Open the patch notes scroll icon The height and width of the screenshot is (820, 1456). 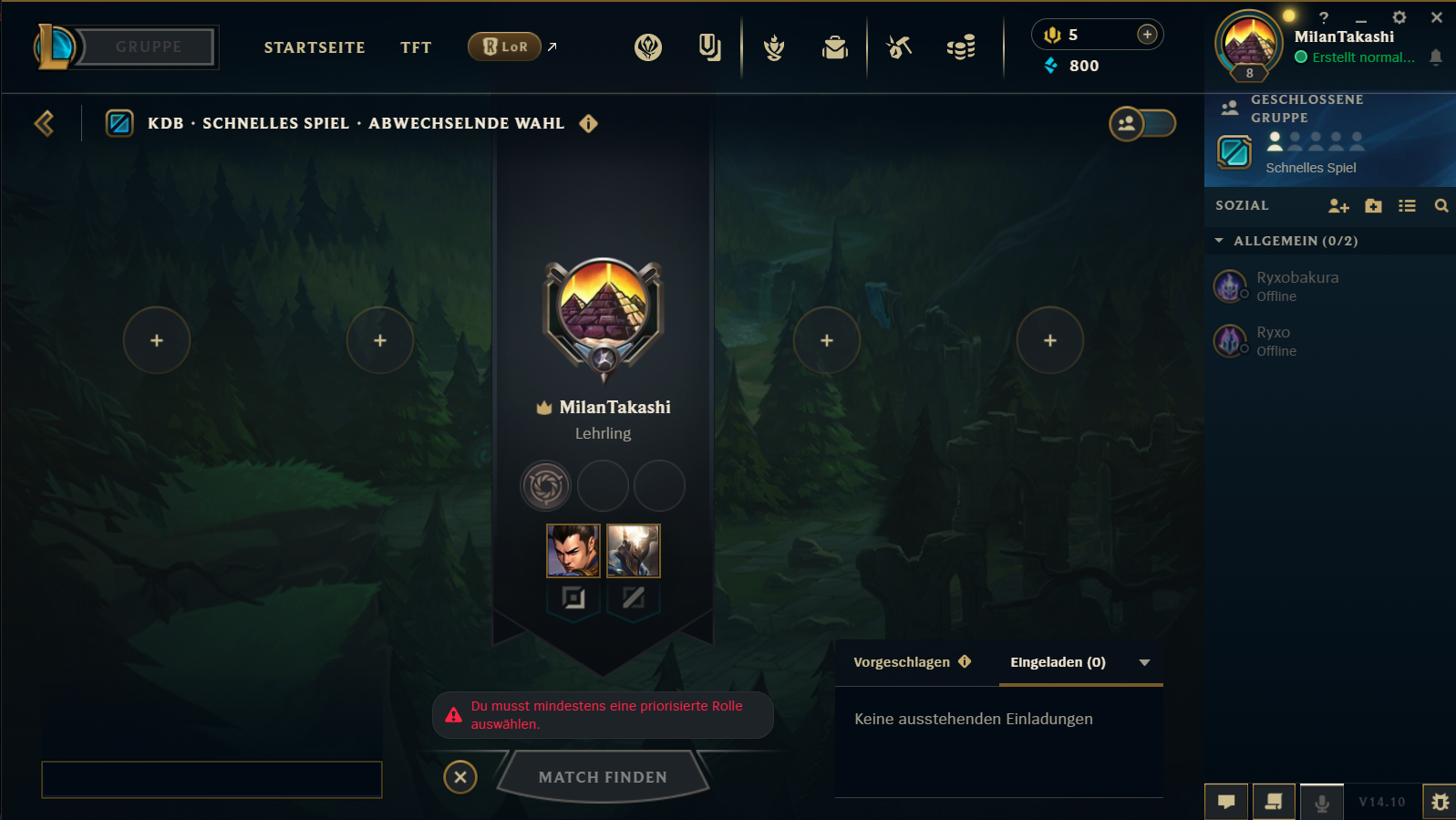(x=1274, y=801)
